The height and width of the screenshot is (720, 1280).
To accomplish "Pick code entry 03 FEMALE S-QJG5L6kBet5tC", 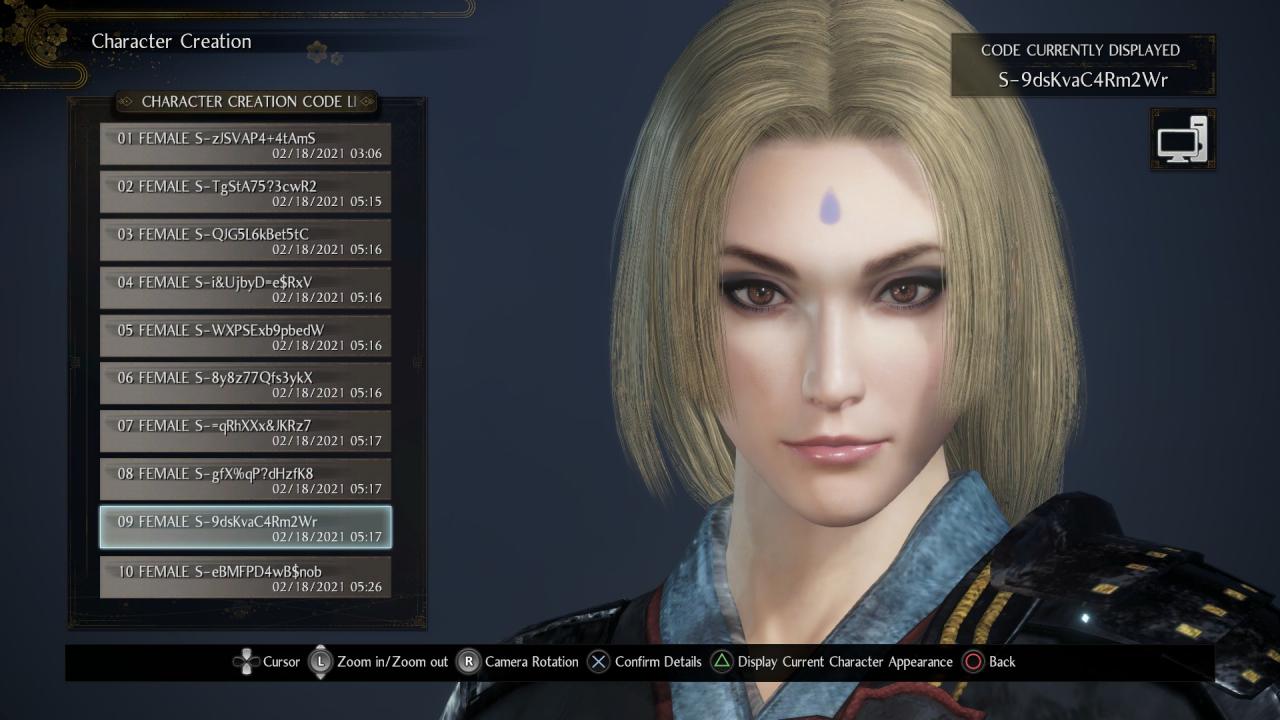I will click(245, 240).
